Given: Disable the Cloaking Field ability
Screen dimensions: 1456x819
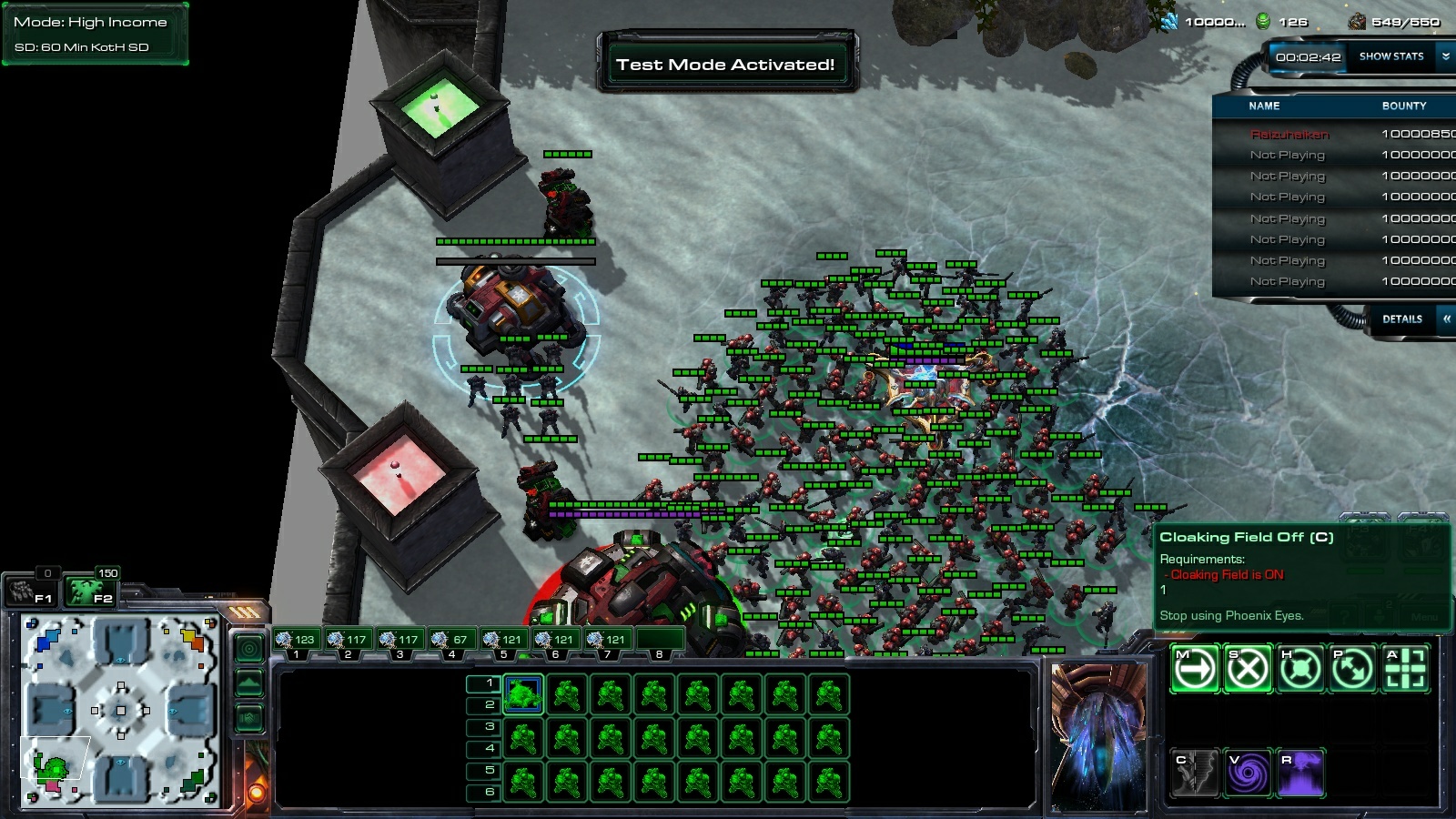Looking at the screenshot, I should [1194, 771].
